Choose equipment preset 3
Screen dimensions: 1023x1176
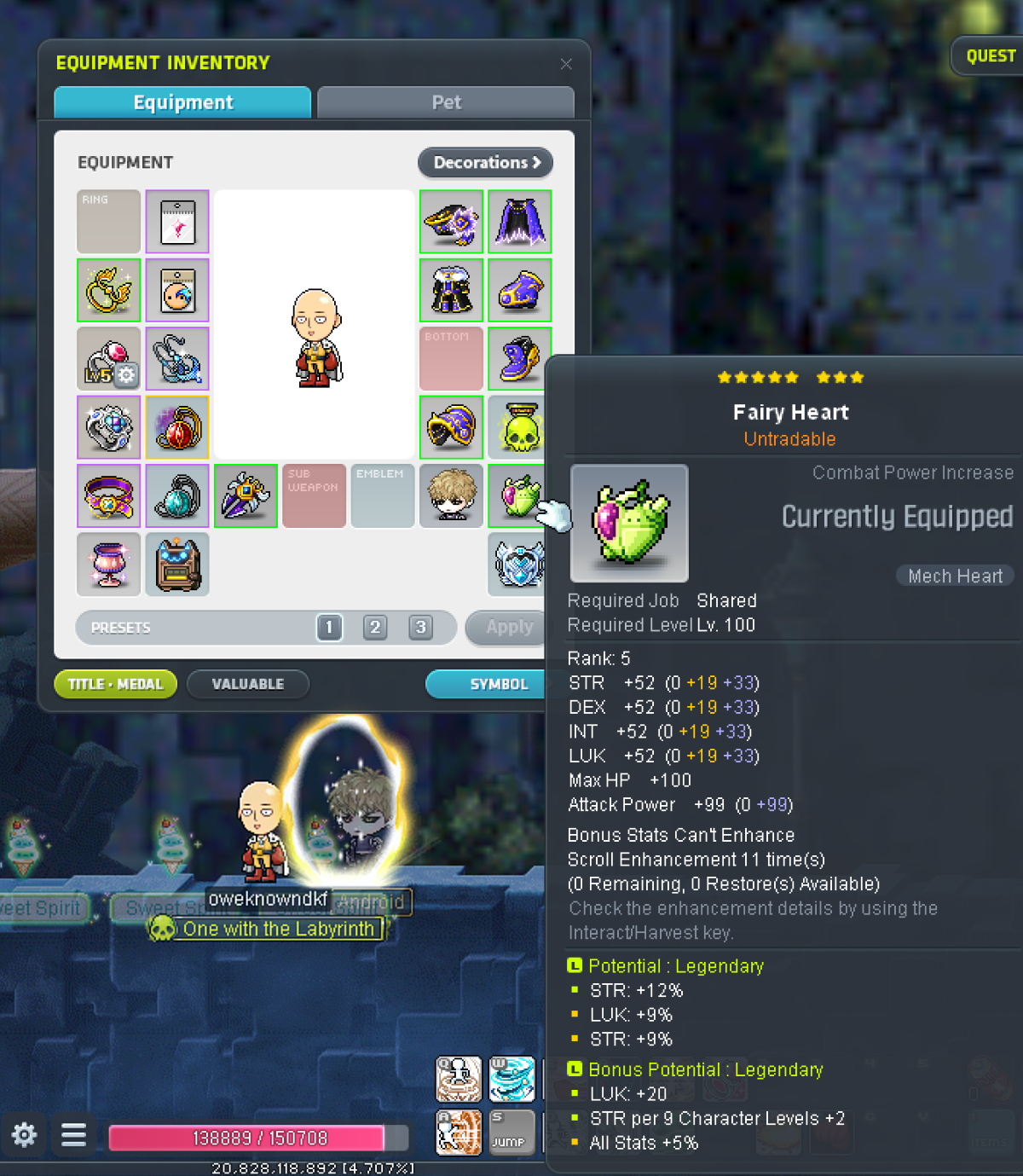pos(420,628)
